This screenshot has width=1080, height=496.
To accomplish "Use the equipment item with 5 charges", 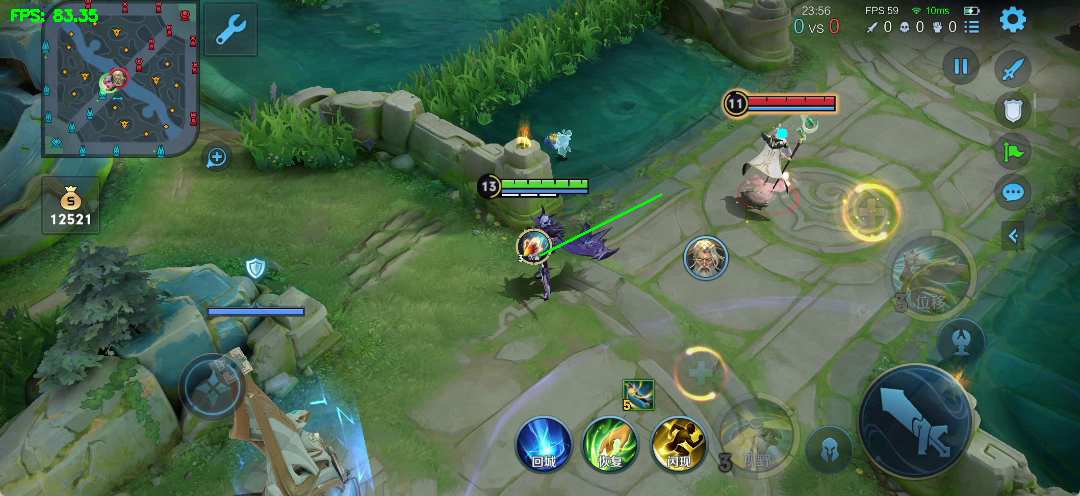I will coord(638,394).
